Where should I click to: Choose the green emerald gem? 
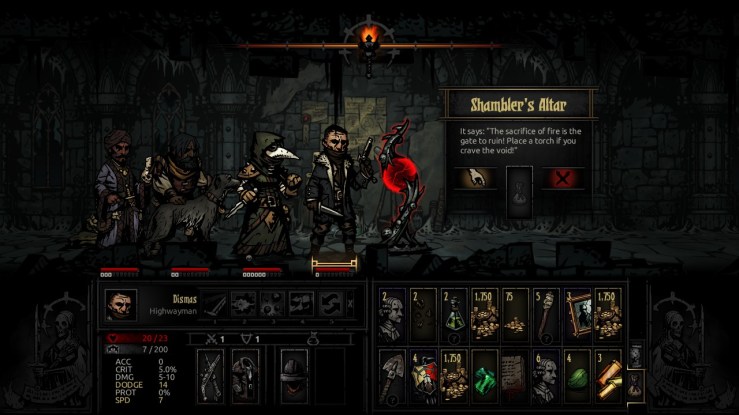pos(486,372)
